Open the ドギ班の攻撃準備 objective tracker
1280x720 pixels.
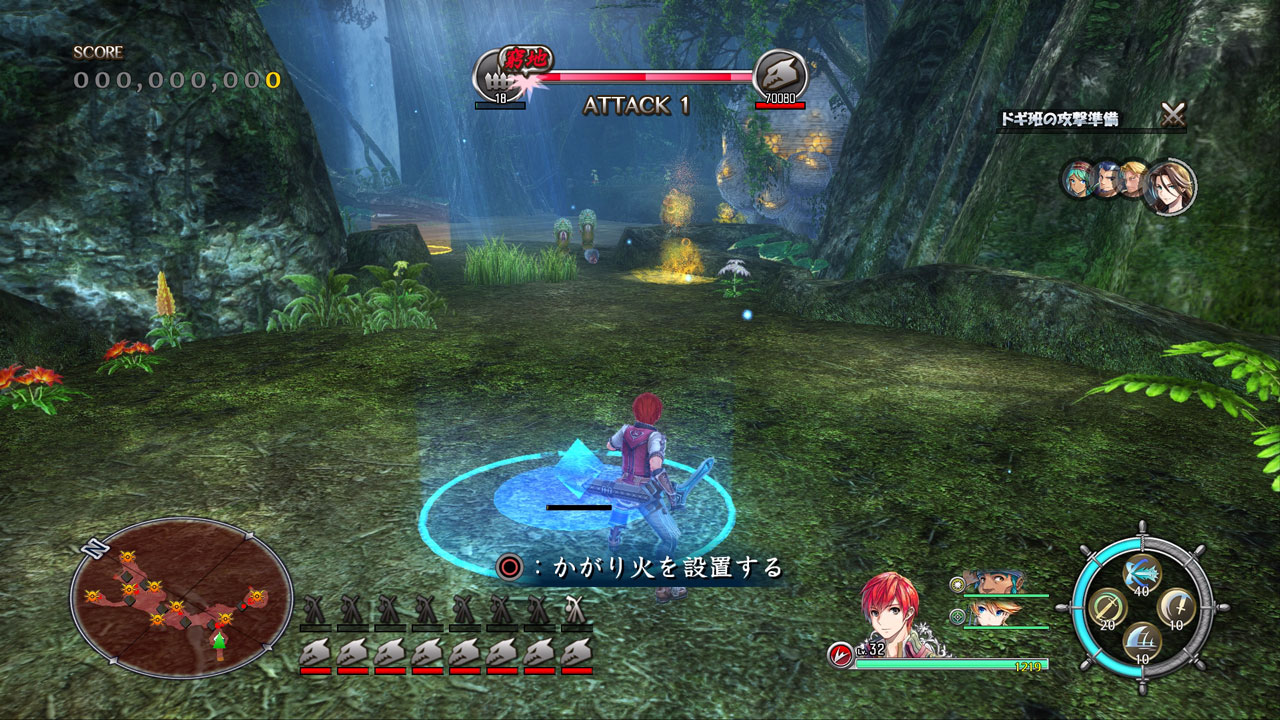[1060, 120]
